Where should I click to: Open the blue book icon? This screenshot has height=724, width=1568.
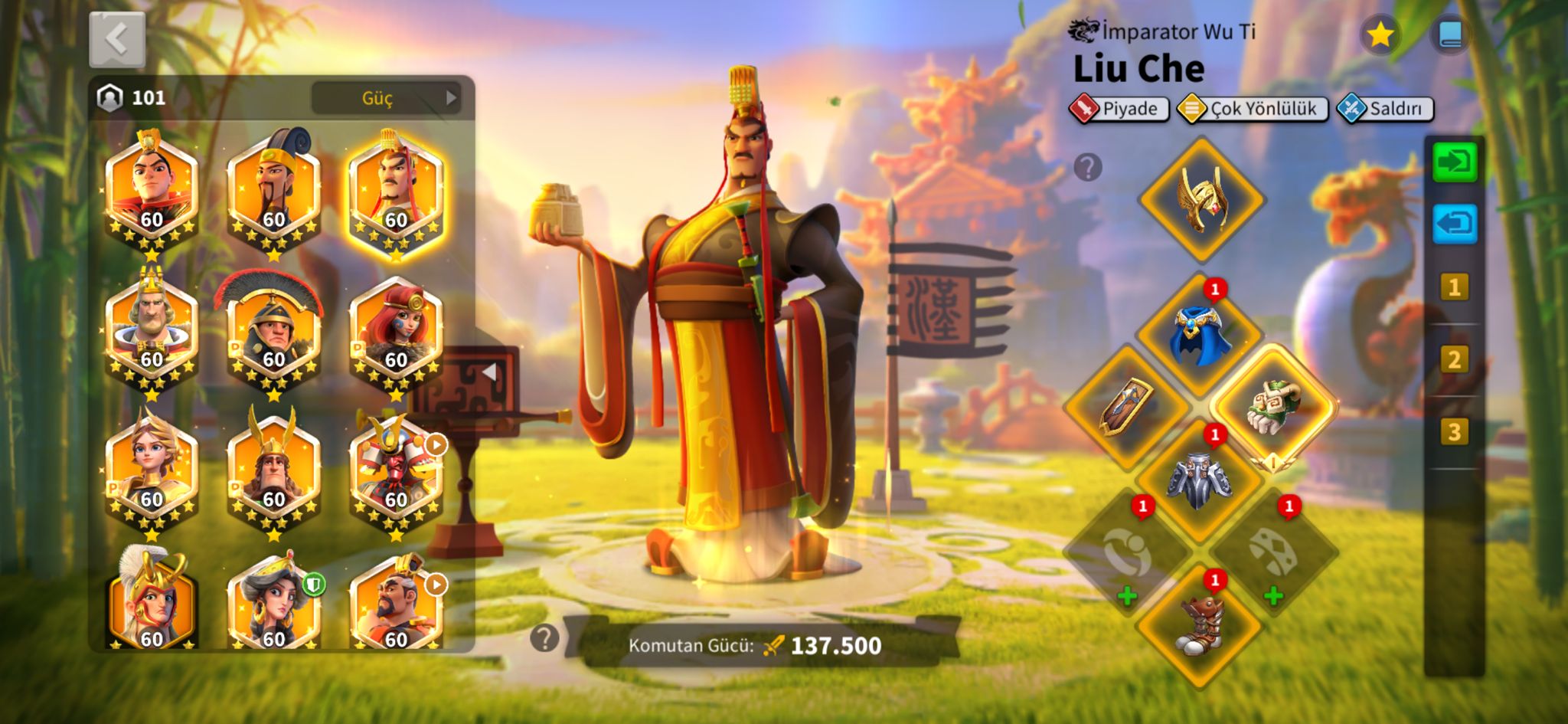point(1450,34)
